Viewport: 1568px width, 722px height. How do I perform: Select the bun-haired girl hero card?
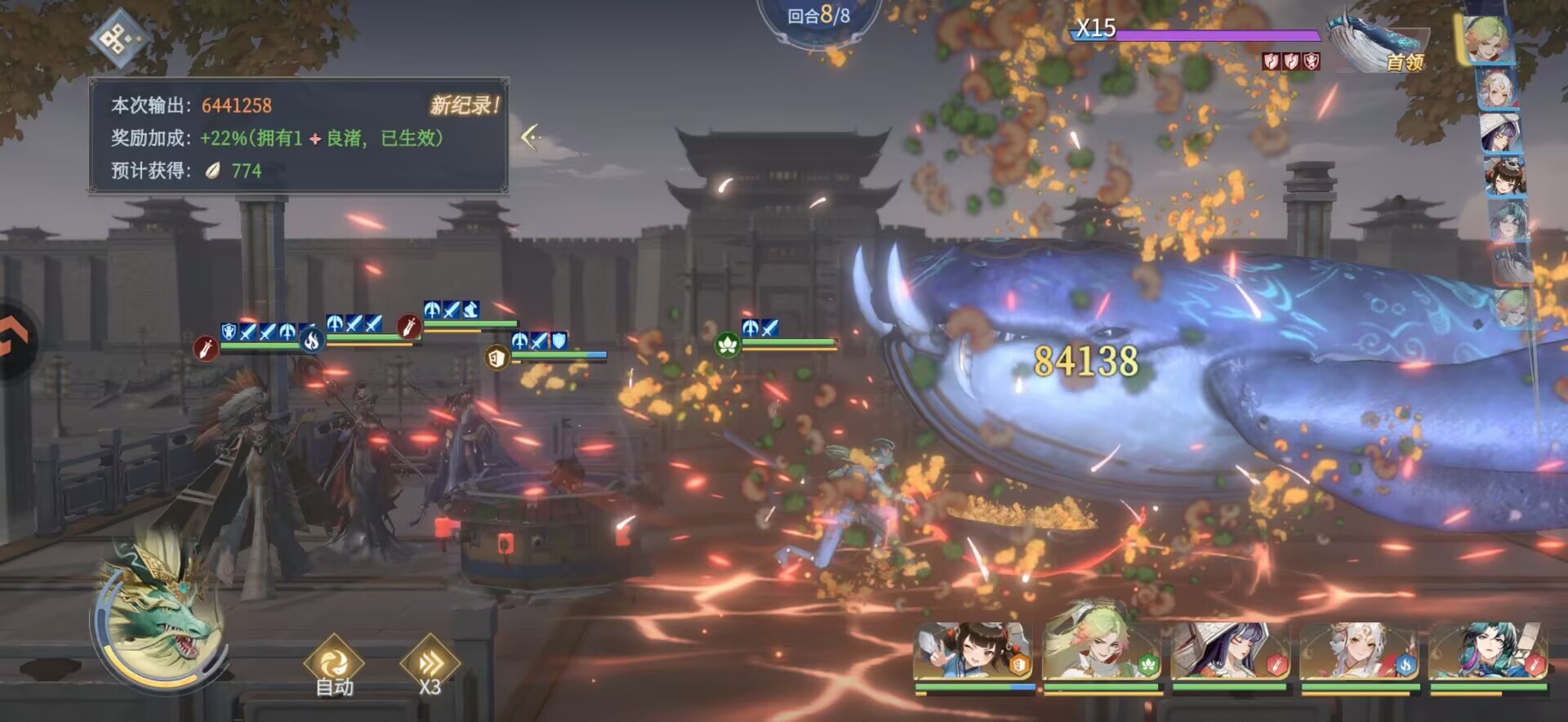pos(973,652)
